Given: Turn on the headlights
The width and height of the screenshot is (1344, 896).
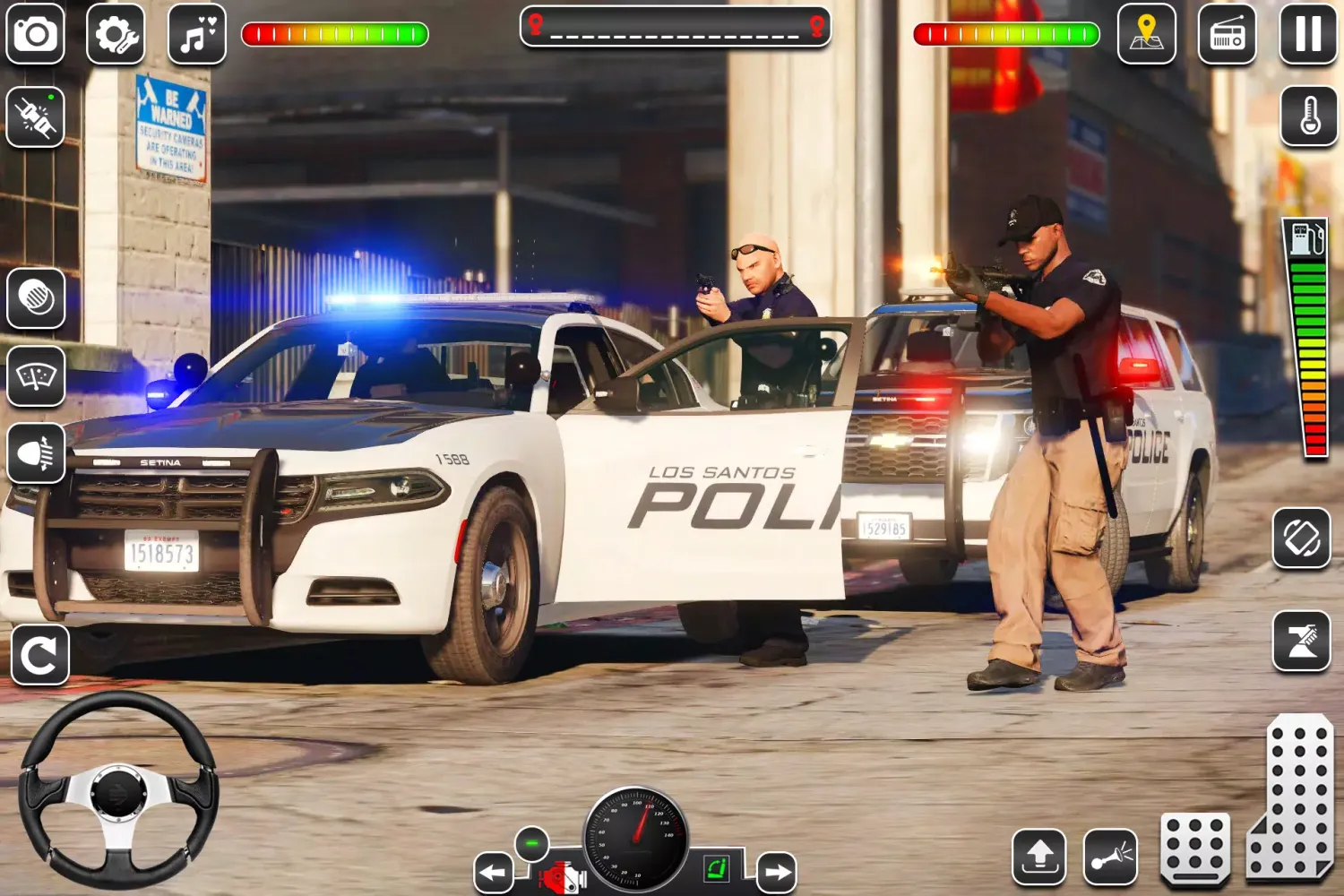Looking at the screenshot, I should [x=36, y=455].
